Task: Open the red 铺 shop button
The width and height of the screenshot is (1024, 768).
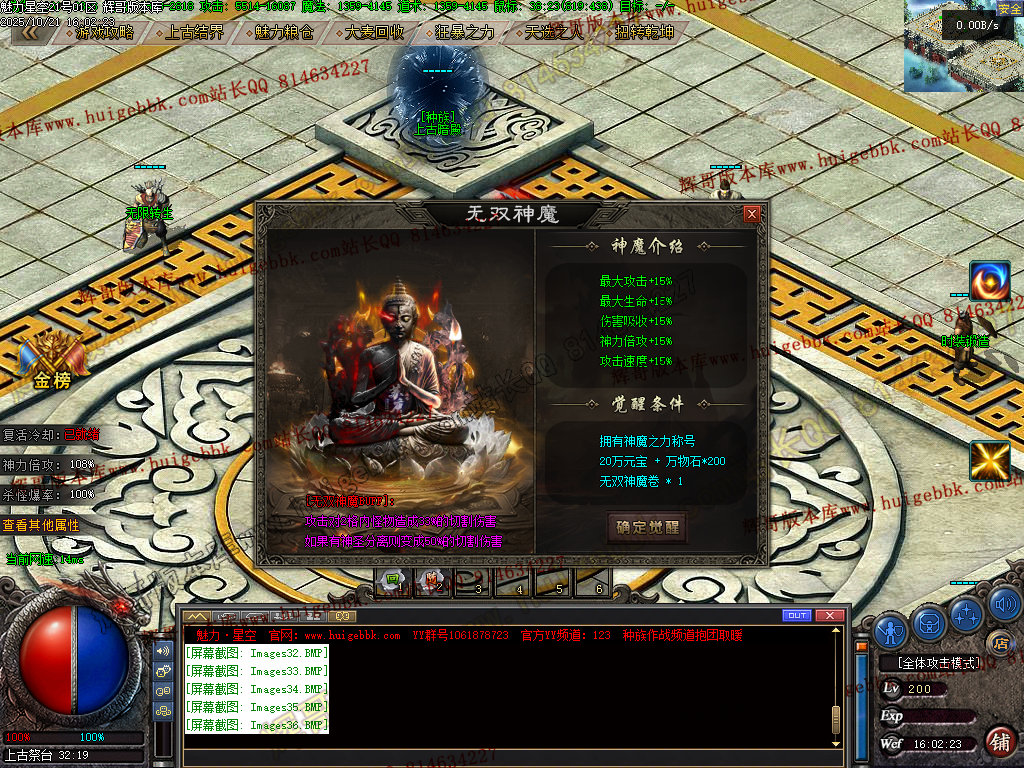Action: [998, 741]
